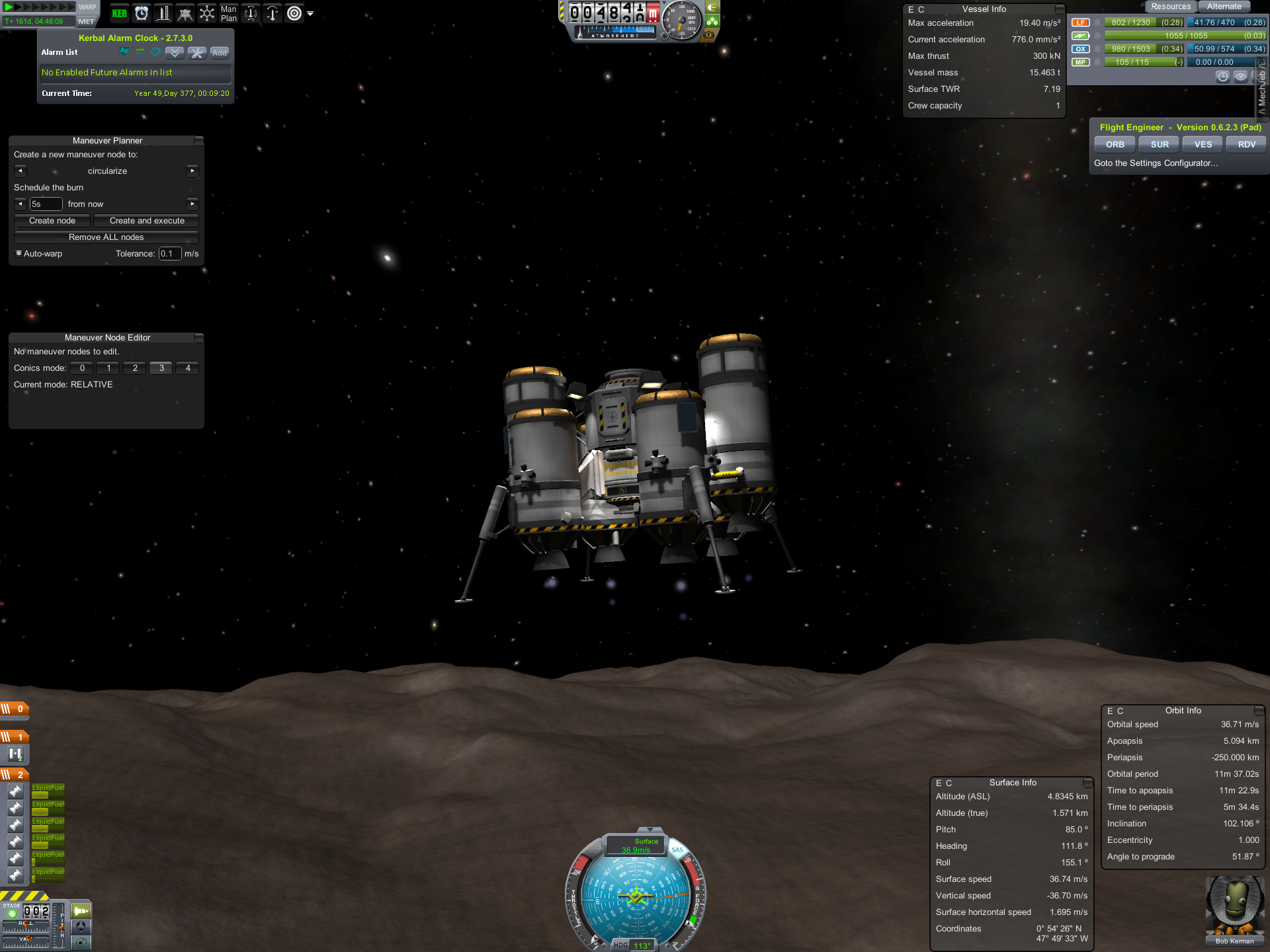Click the Add alarm button
Screen dimensions: 1270x952
pyautogui.click(x=220, y=52)
